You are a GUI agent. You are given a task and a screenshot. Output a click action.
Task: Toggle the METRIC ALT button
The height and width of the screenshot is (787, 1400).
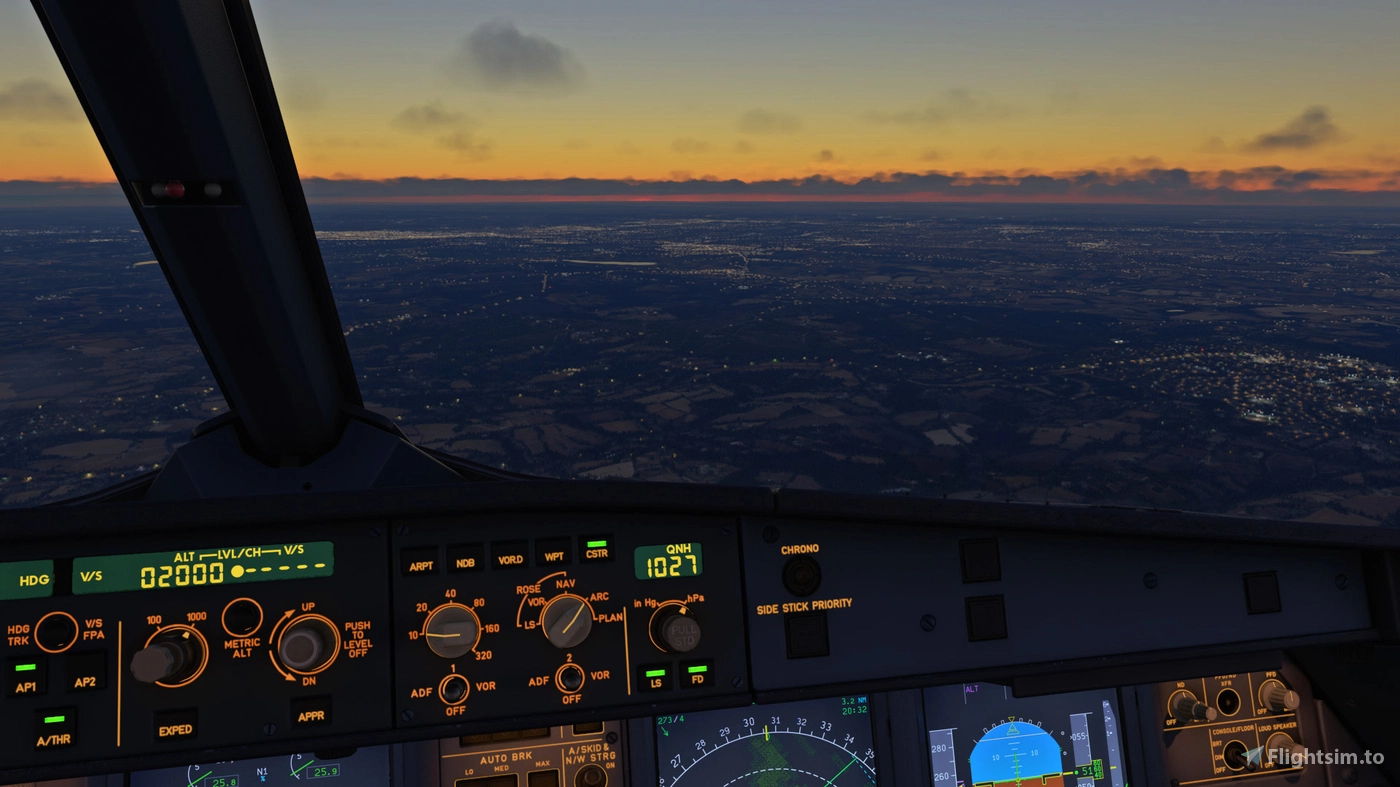coord(242,617)
